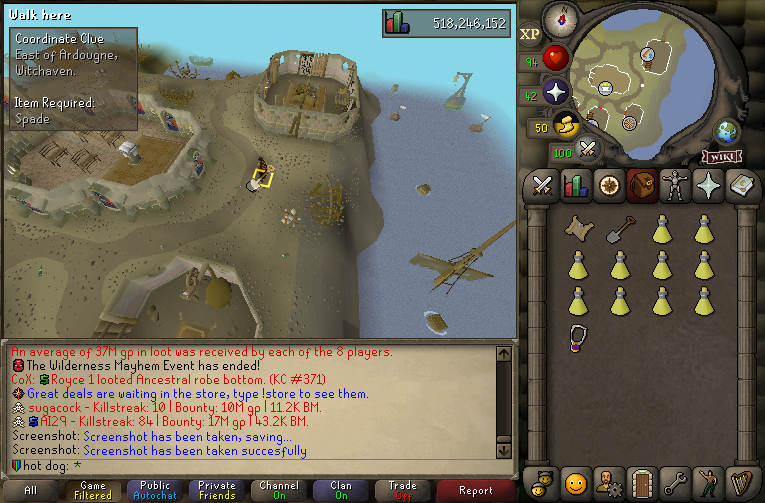Open the world map globe
This screenshot has height=503, width=765.
726,132
